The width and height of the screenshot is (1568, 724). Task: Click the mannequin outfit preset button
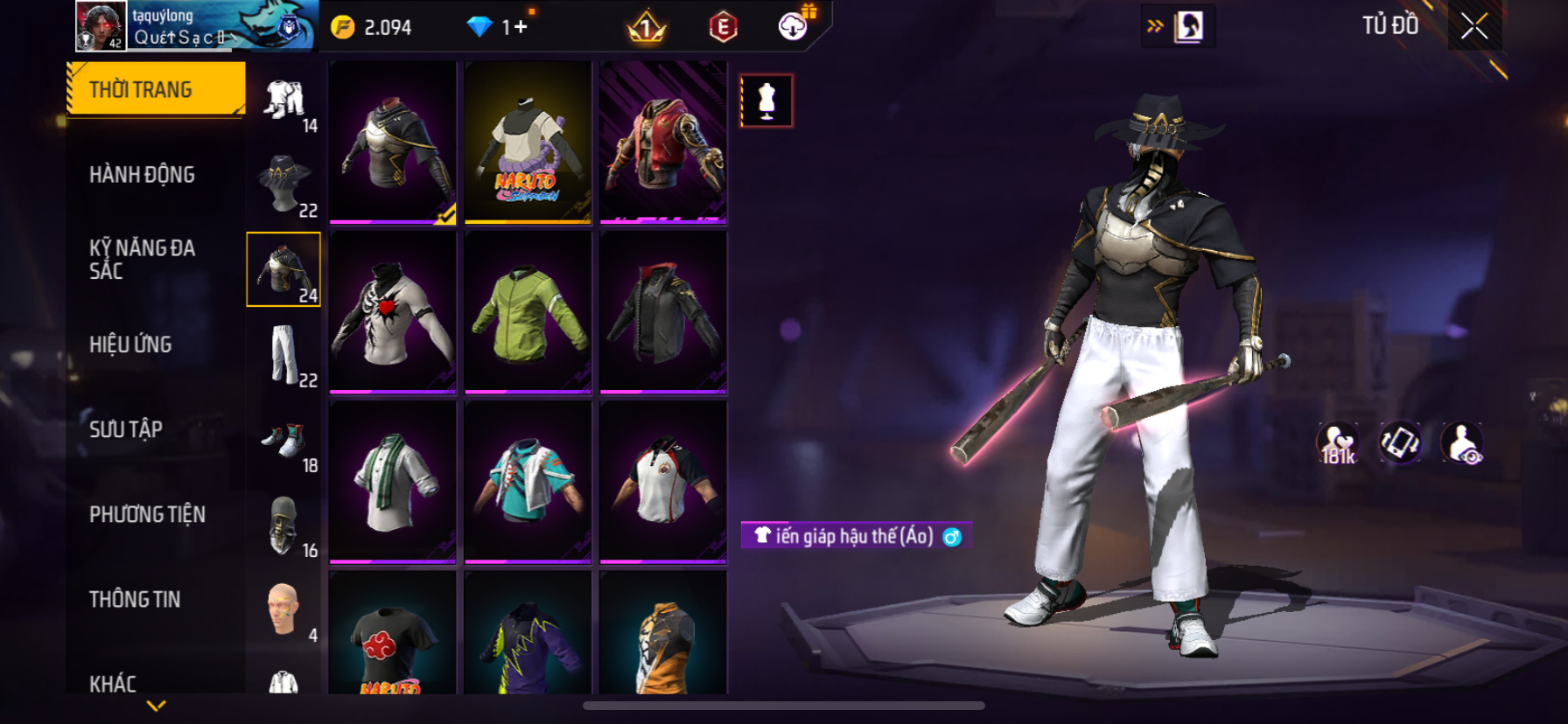coord(766,101)
